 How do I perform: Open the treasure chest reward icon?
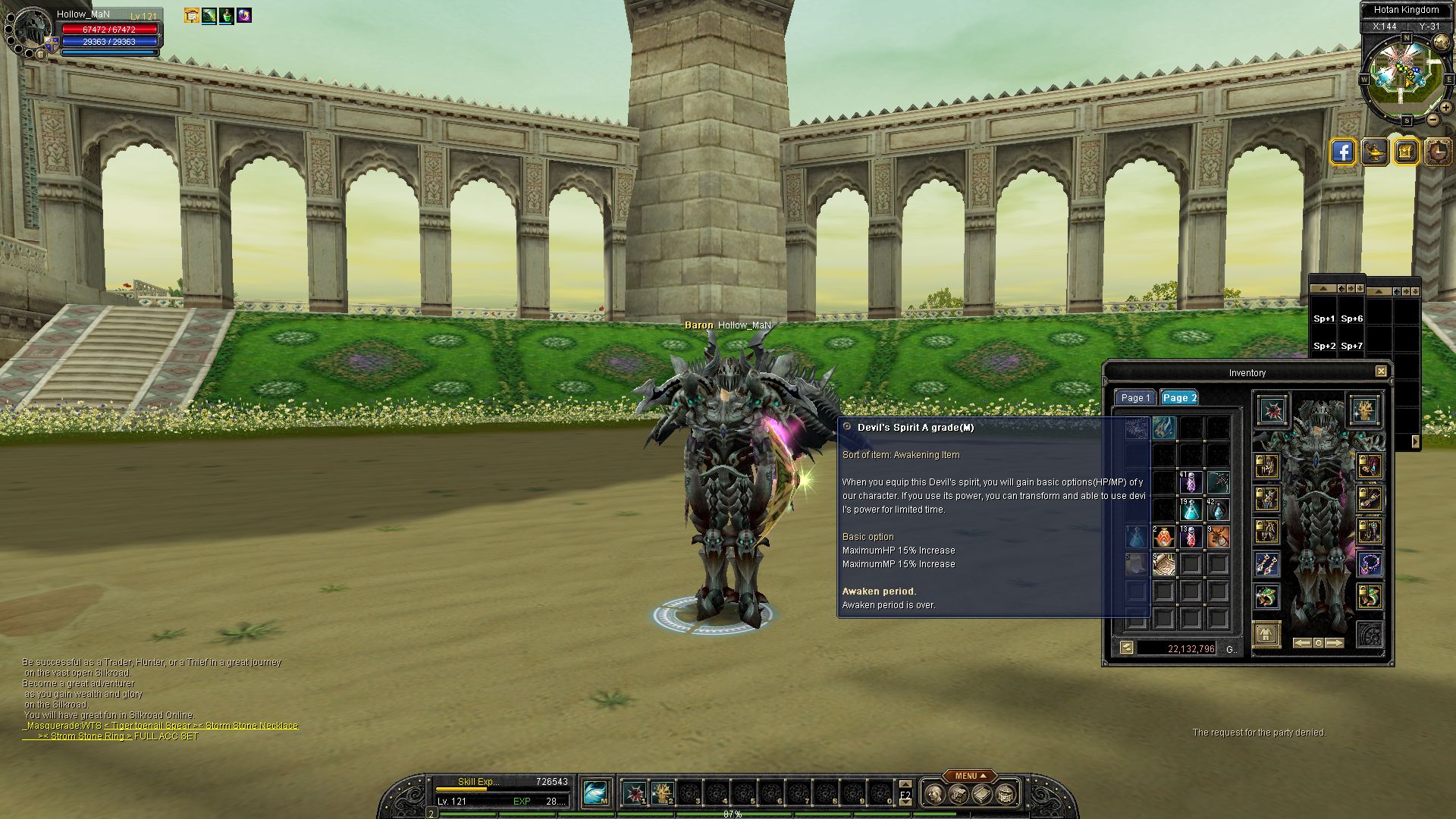pos(1405,152)
